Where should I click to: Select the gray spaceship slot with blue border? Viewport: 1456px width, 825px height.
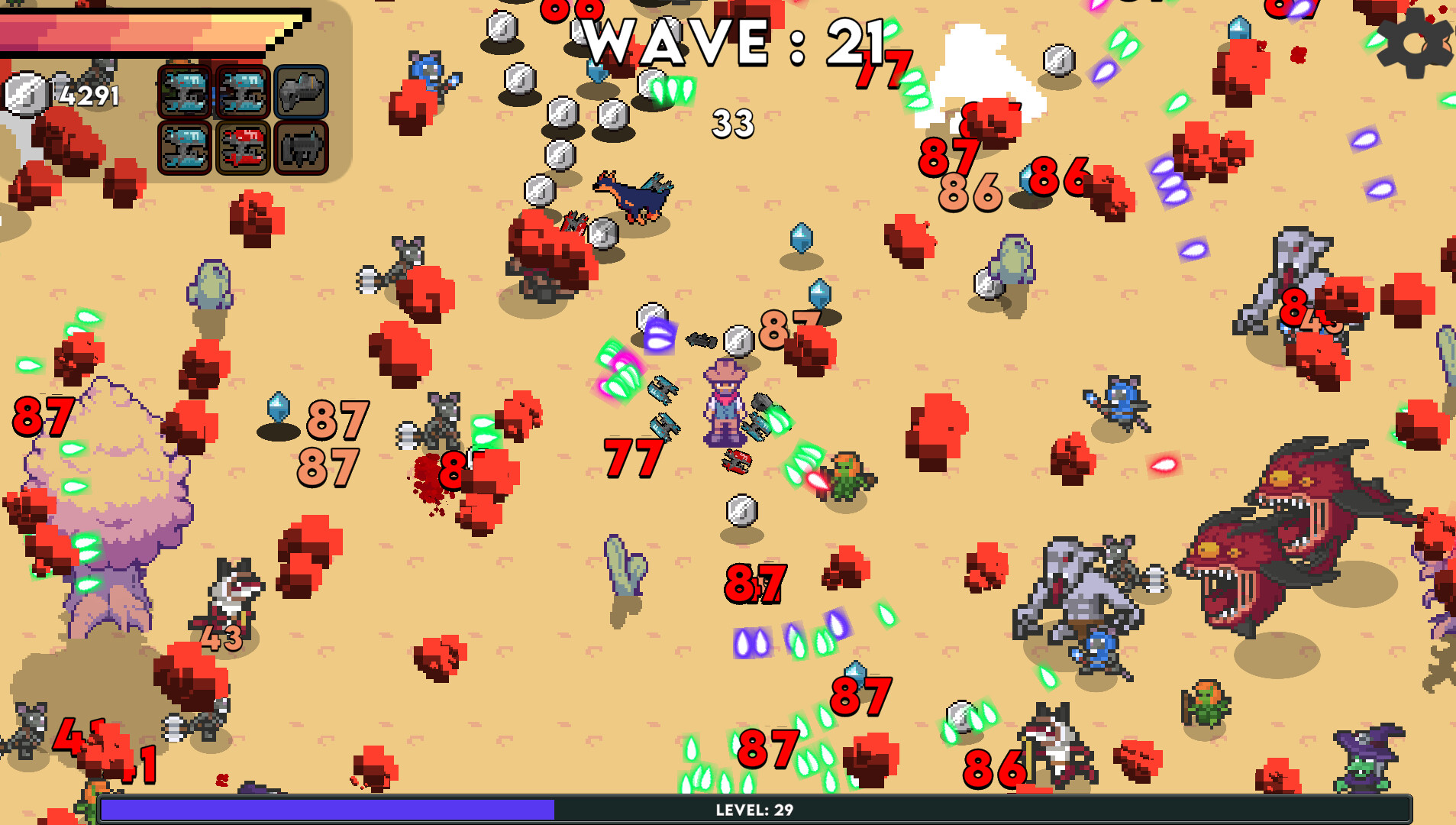click(302, 91)
